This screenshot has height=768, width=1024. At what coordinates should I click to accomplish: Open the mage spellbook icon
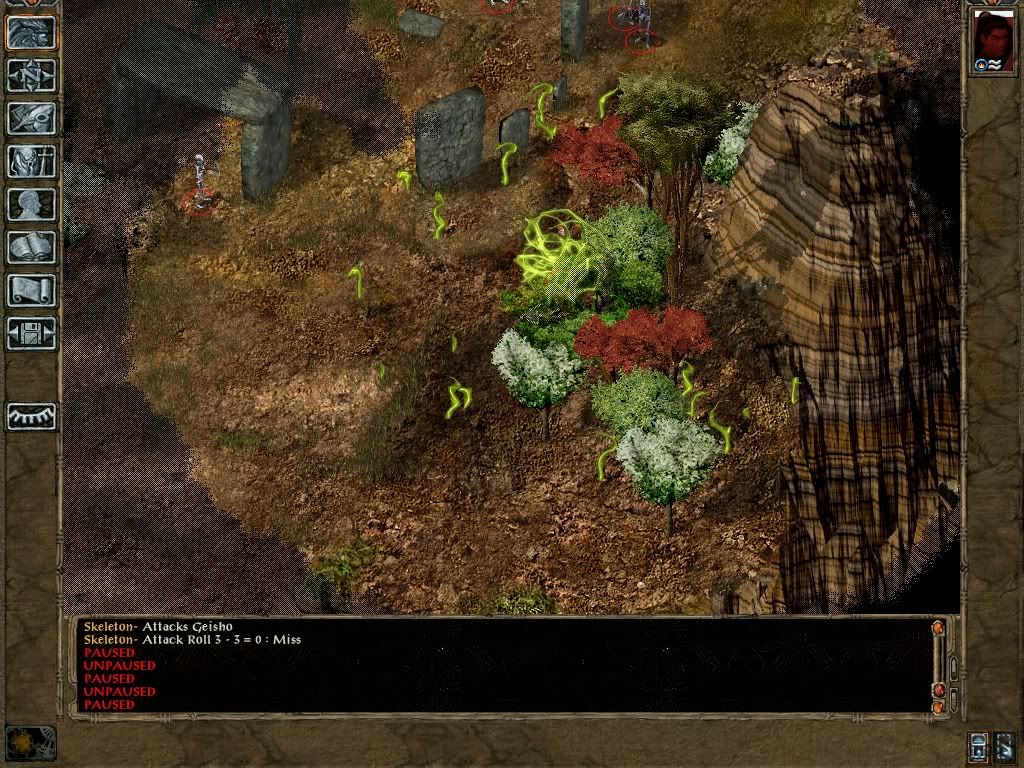coord(31,247)
